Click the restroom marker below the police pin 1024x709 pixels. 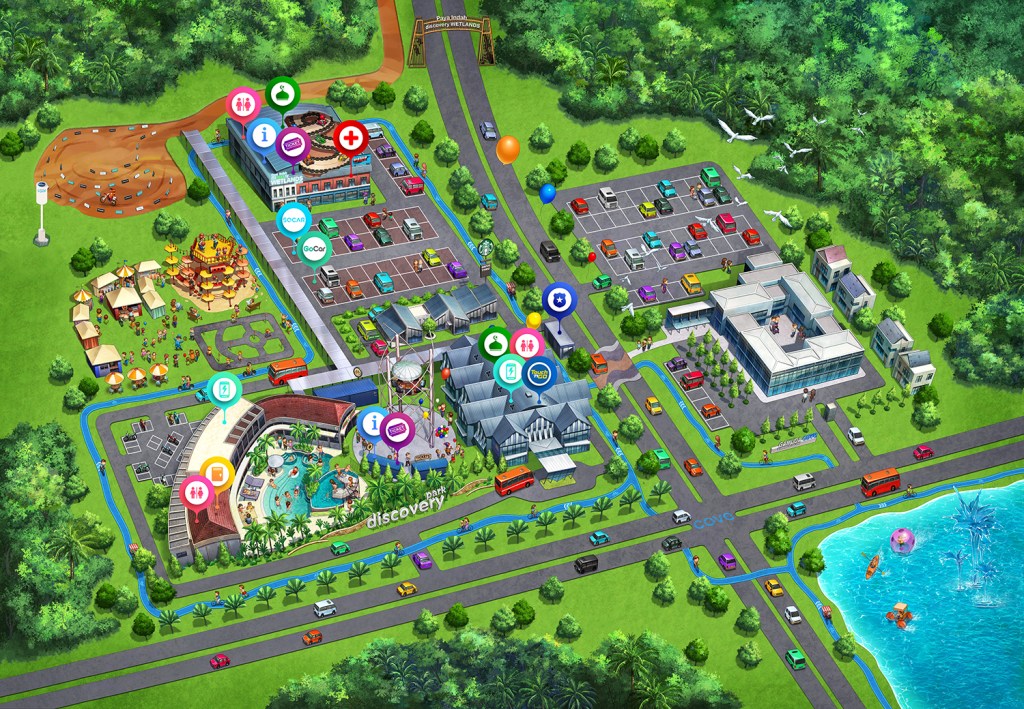527,344
